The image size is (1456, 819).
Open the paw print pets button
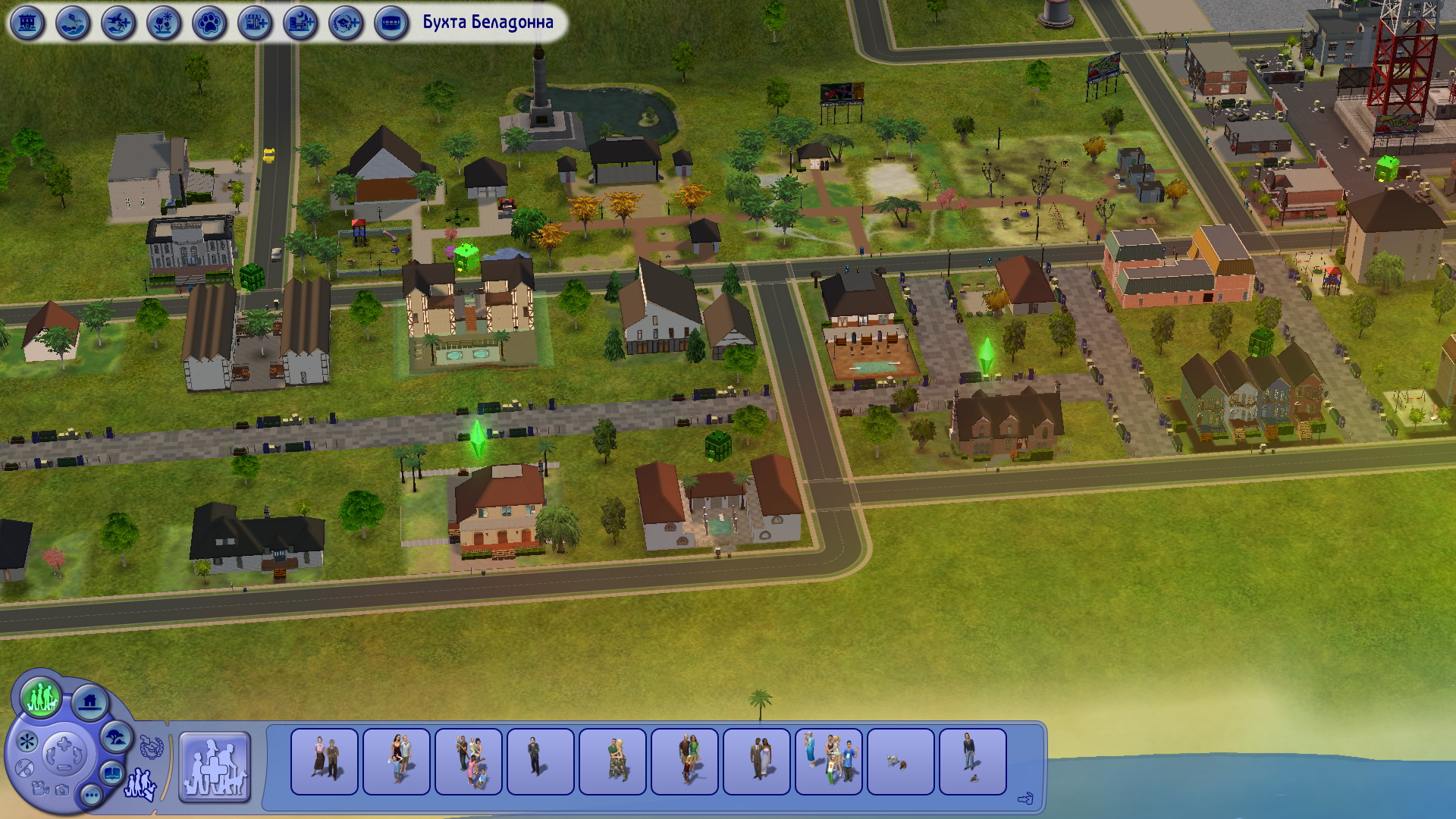209,24
